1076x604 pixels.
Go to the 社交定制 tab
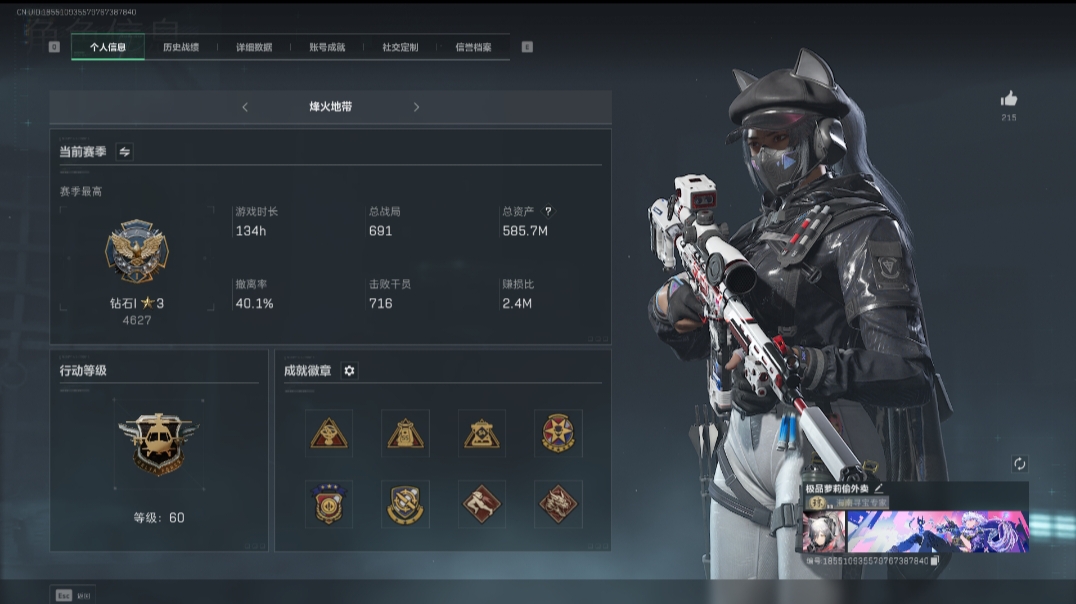tap(400, 47)
